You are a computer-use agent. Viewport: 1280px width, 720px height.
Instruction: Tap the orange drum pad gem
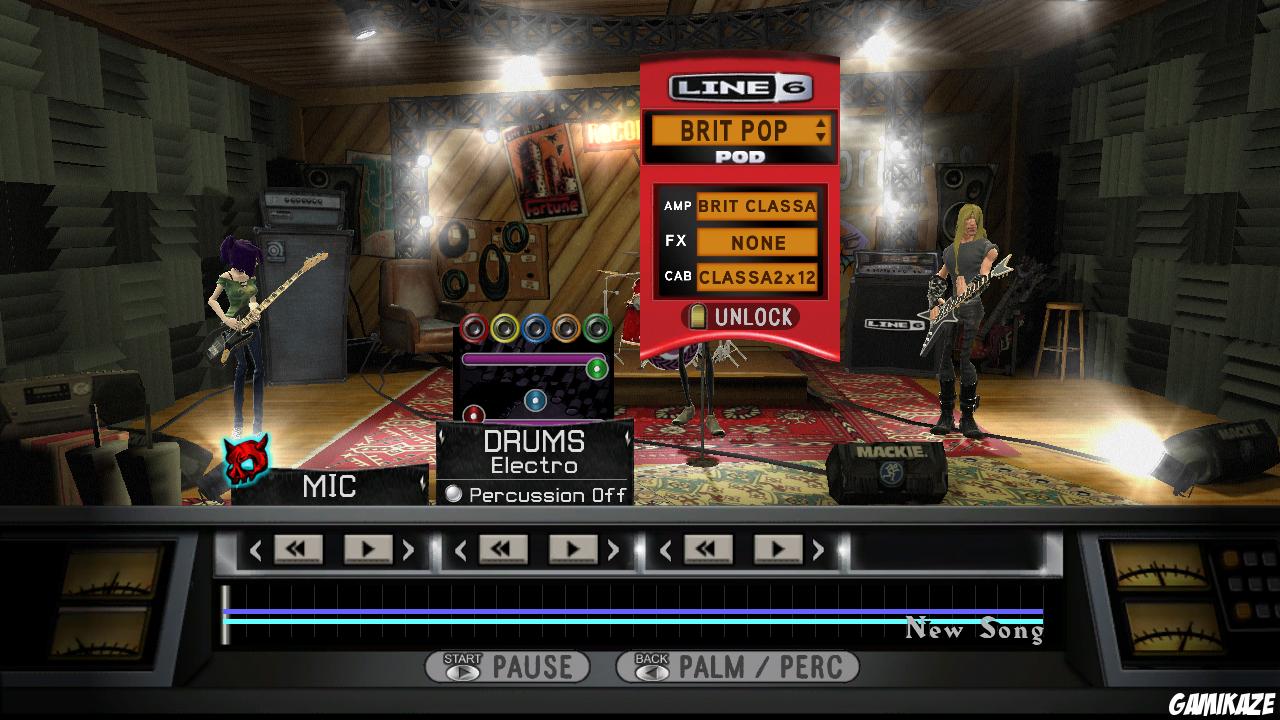(x=568, y=327)
